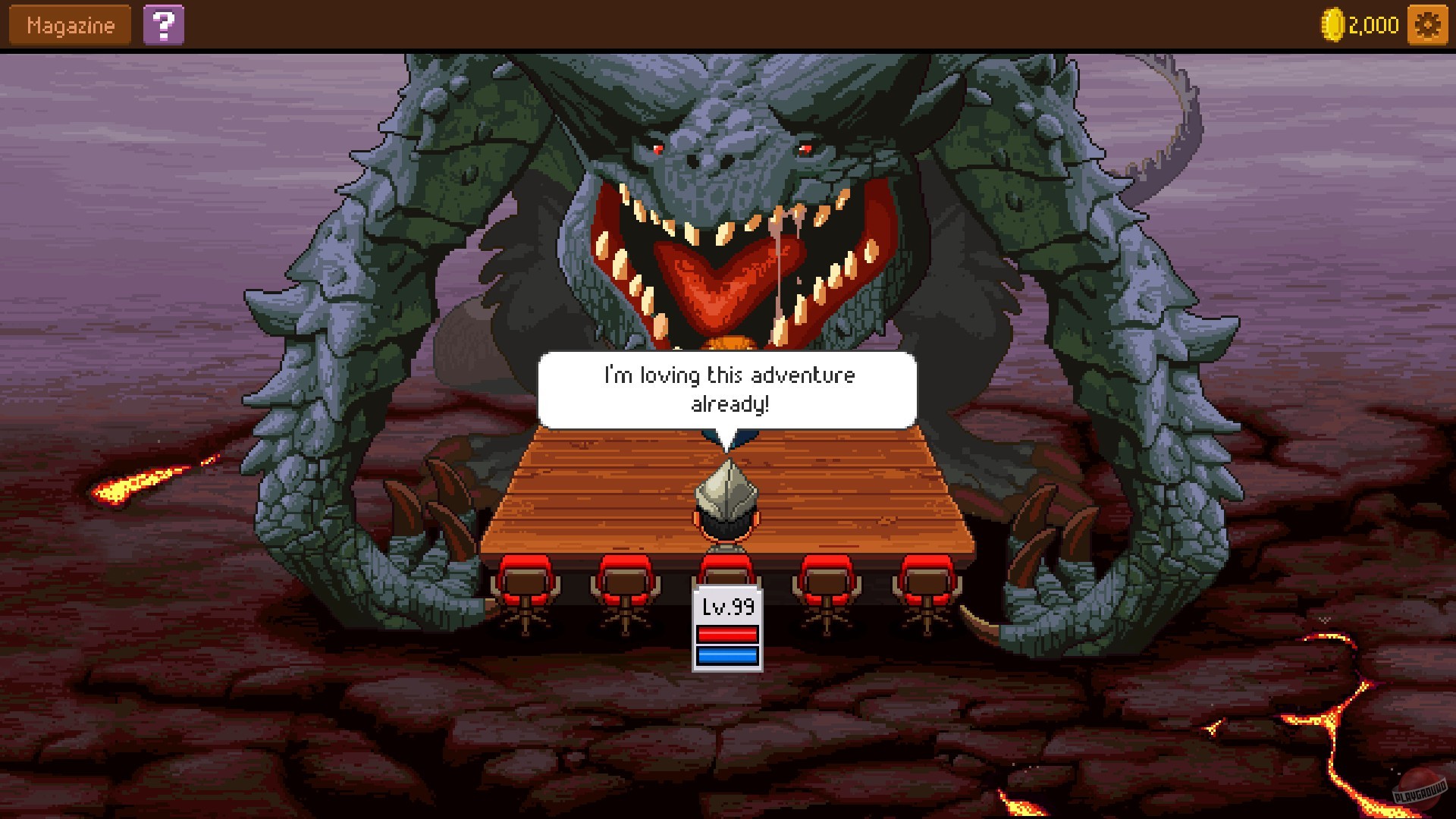Viewport: 1456px width, 819px height.
Task: Click the purple question mark help icon
Action: tap(165, 25)
